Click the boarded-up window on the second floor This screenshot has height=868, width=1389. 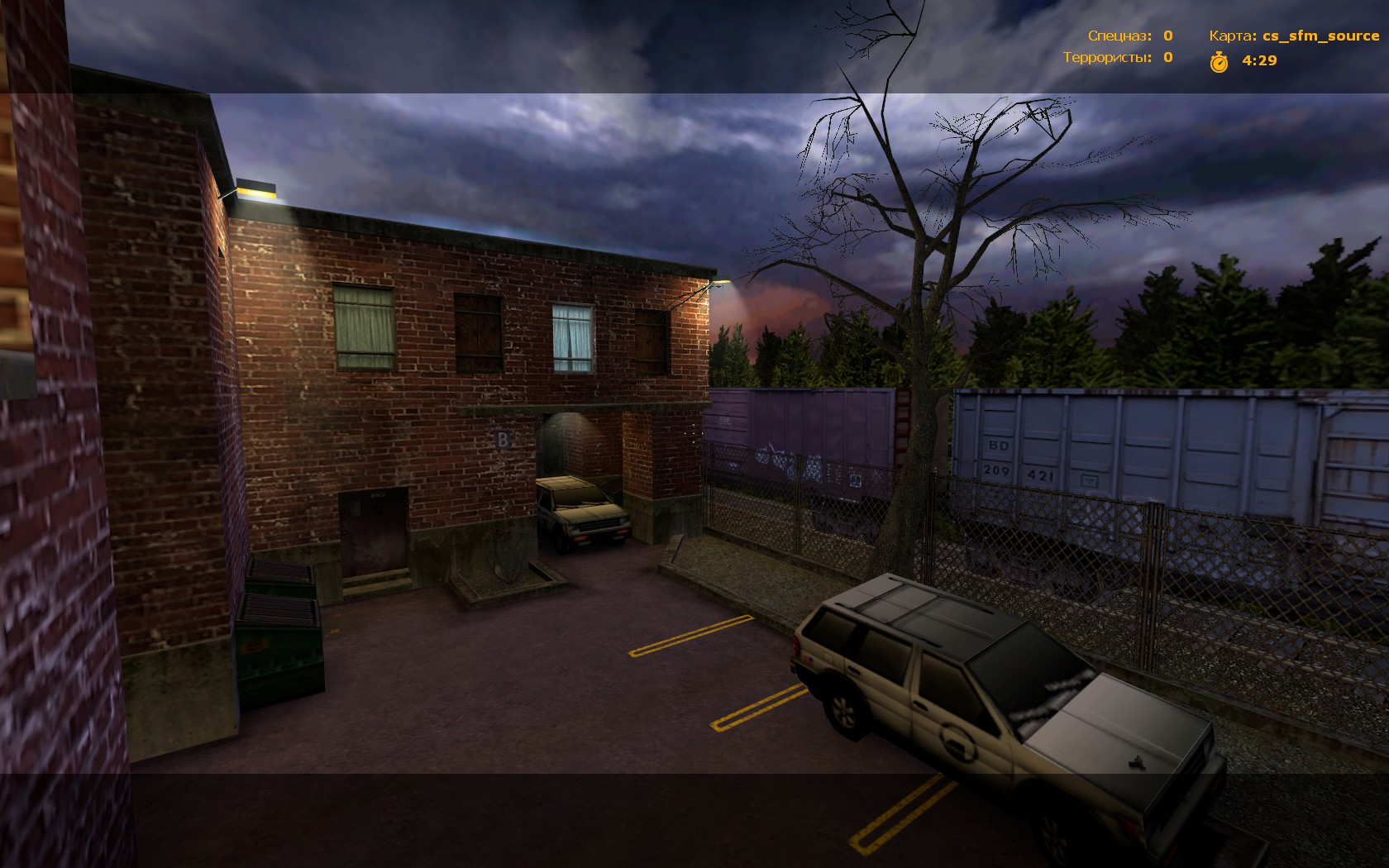point(478,331)
